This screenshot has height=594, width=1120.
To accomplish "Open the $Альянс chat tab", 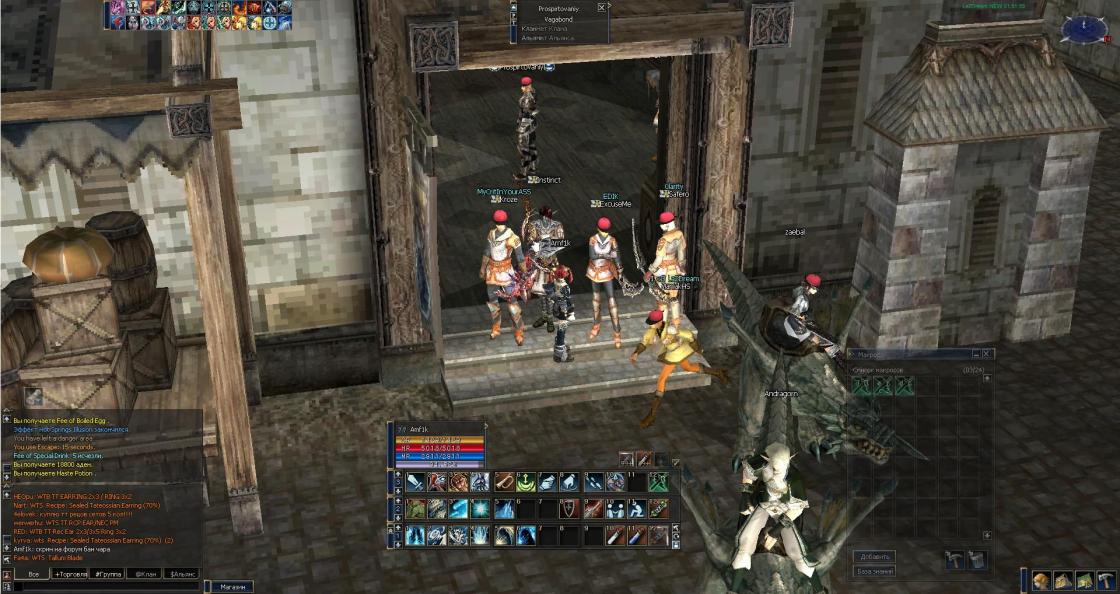I will (182, 575).
